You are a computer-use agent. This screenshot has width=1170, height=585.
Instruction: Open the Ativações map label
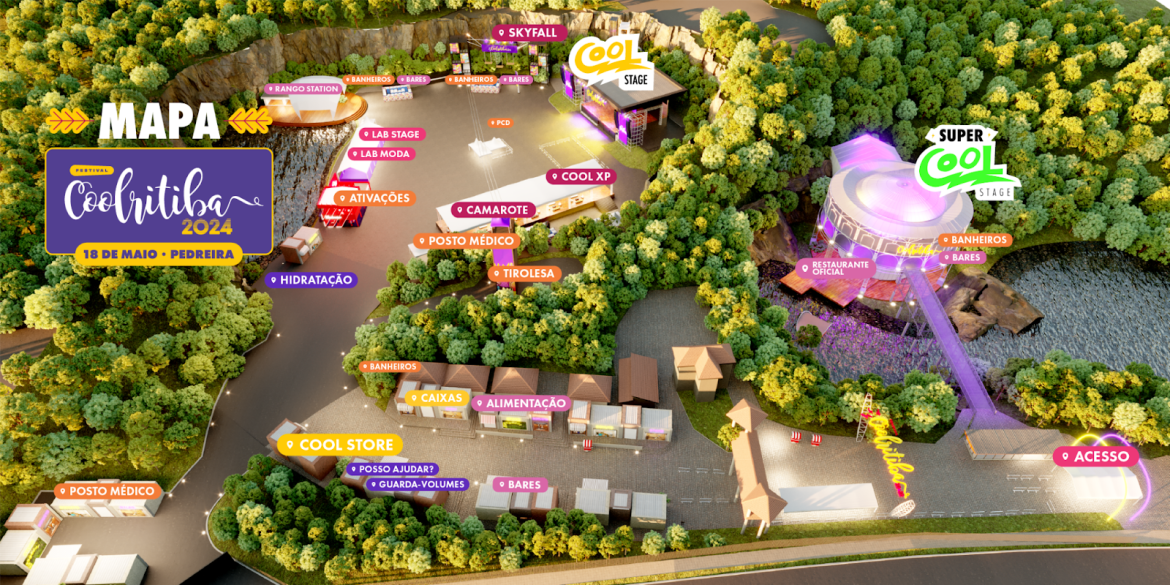tap(374, 198)
